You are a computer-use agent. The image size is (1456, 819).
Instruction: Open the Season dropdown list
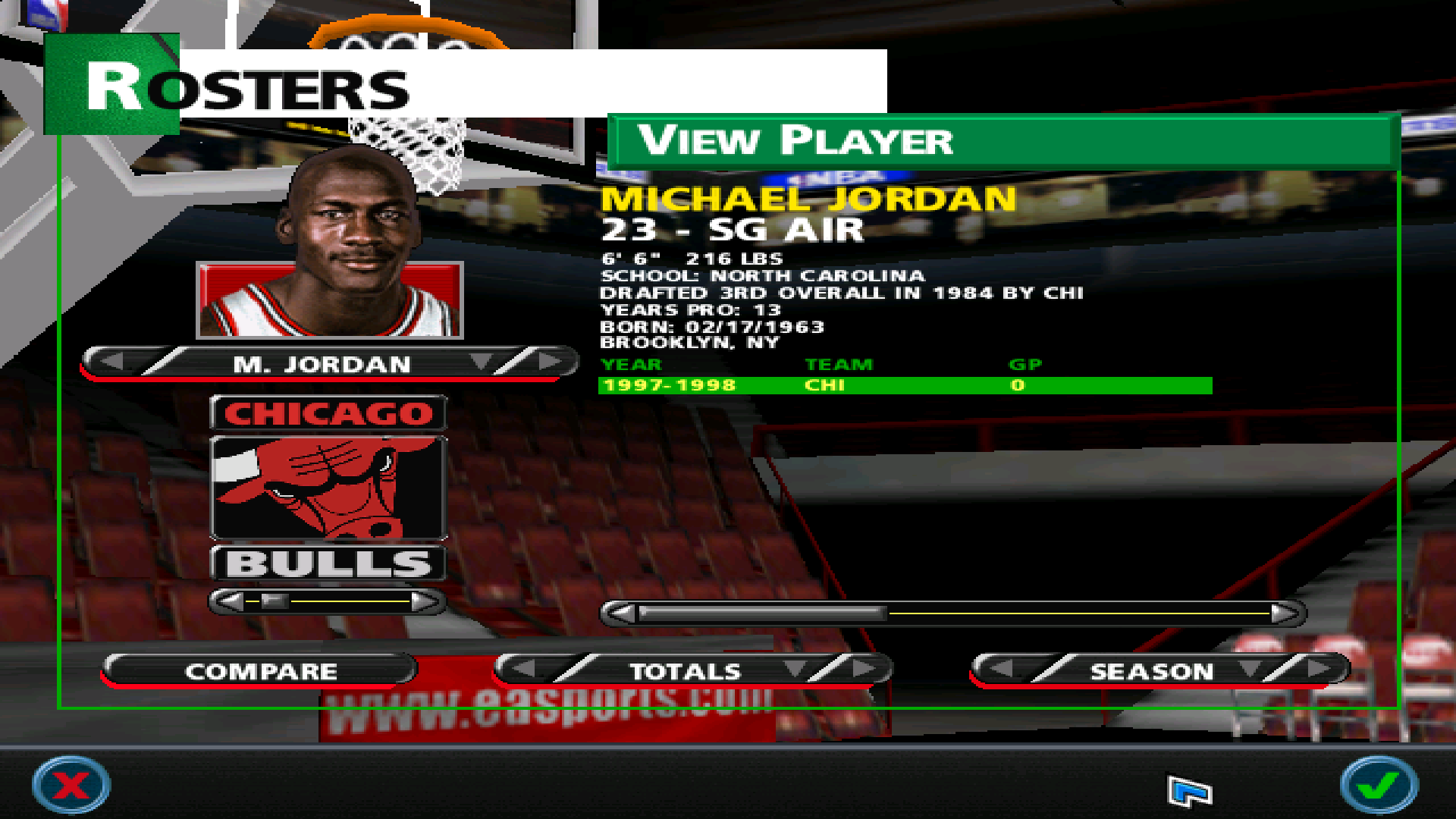click(x=1250, y=669)
